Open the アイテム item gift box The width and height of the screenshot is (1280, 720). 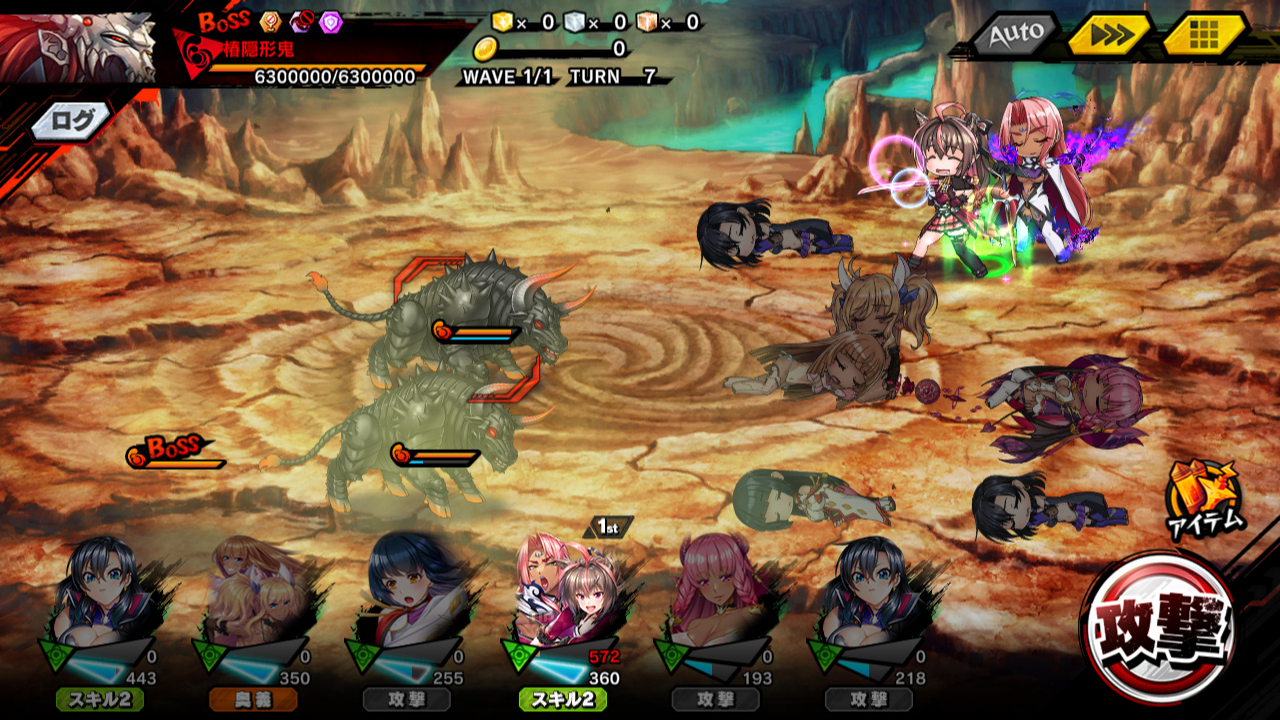1203,497
